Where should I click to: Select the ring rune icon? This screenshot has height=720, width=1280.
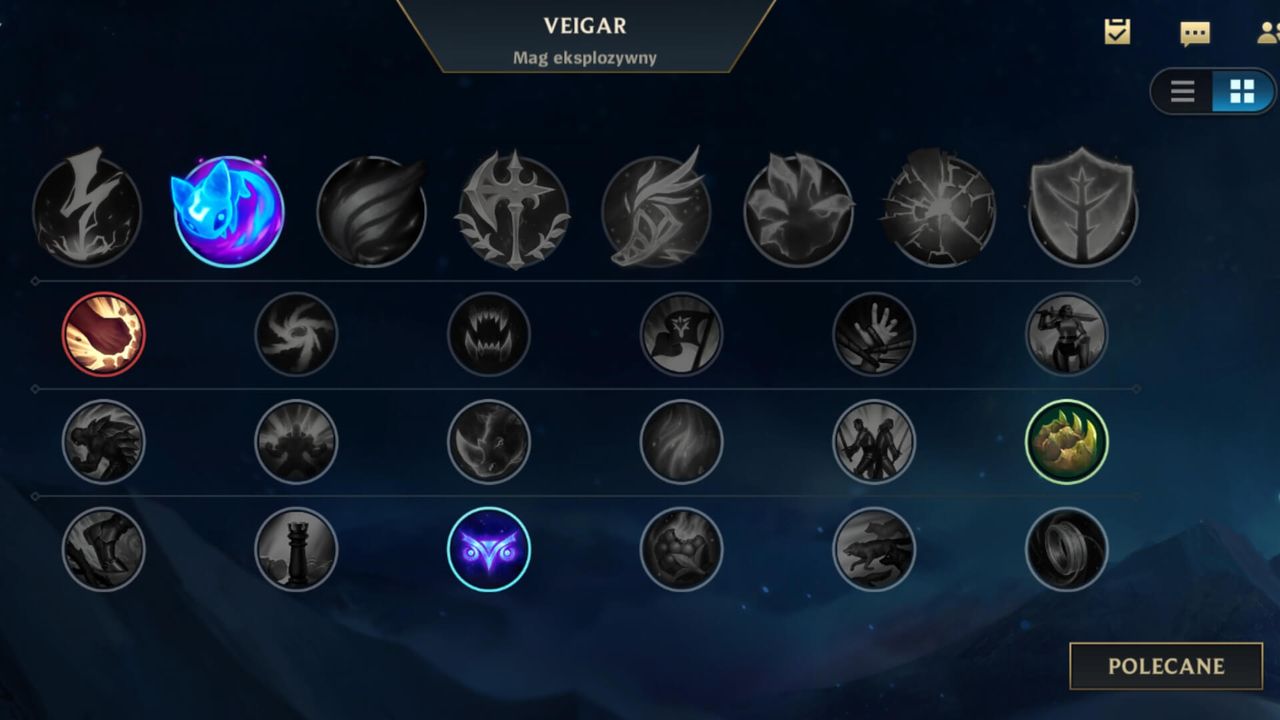coord(1067,549)
